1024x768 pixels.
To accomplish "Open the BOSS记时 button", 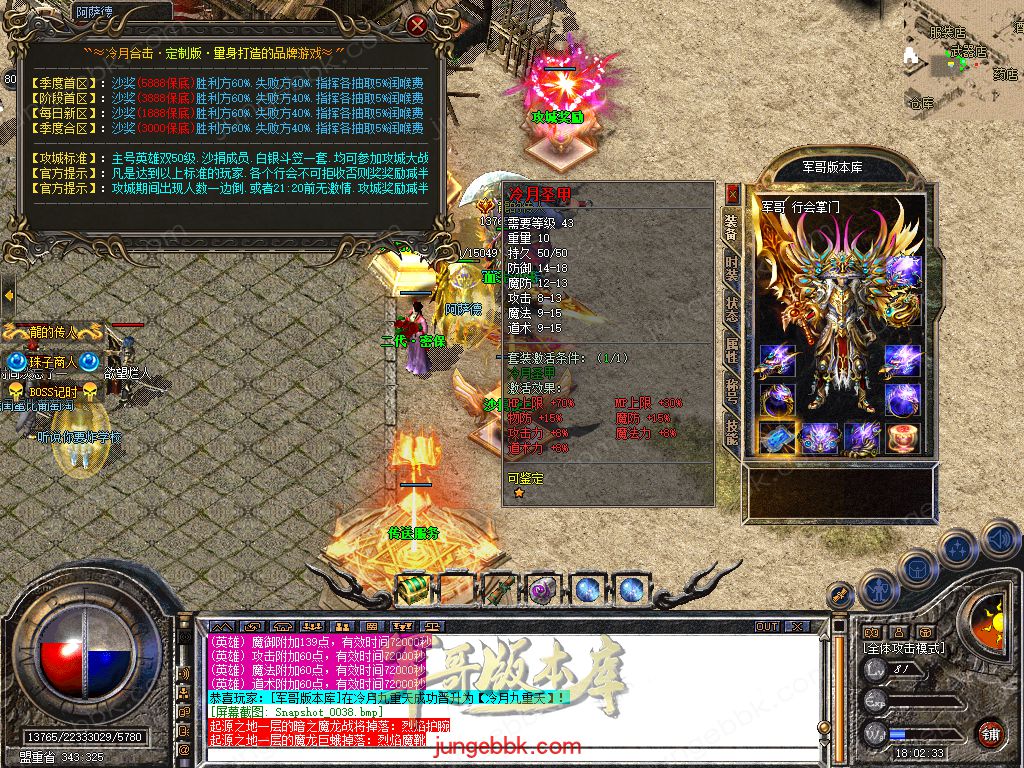I will [52, 391].
